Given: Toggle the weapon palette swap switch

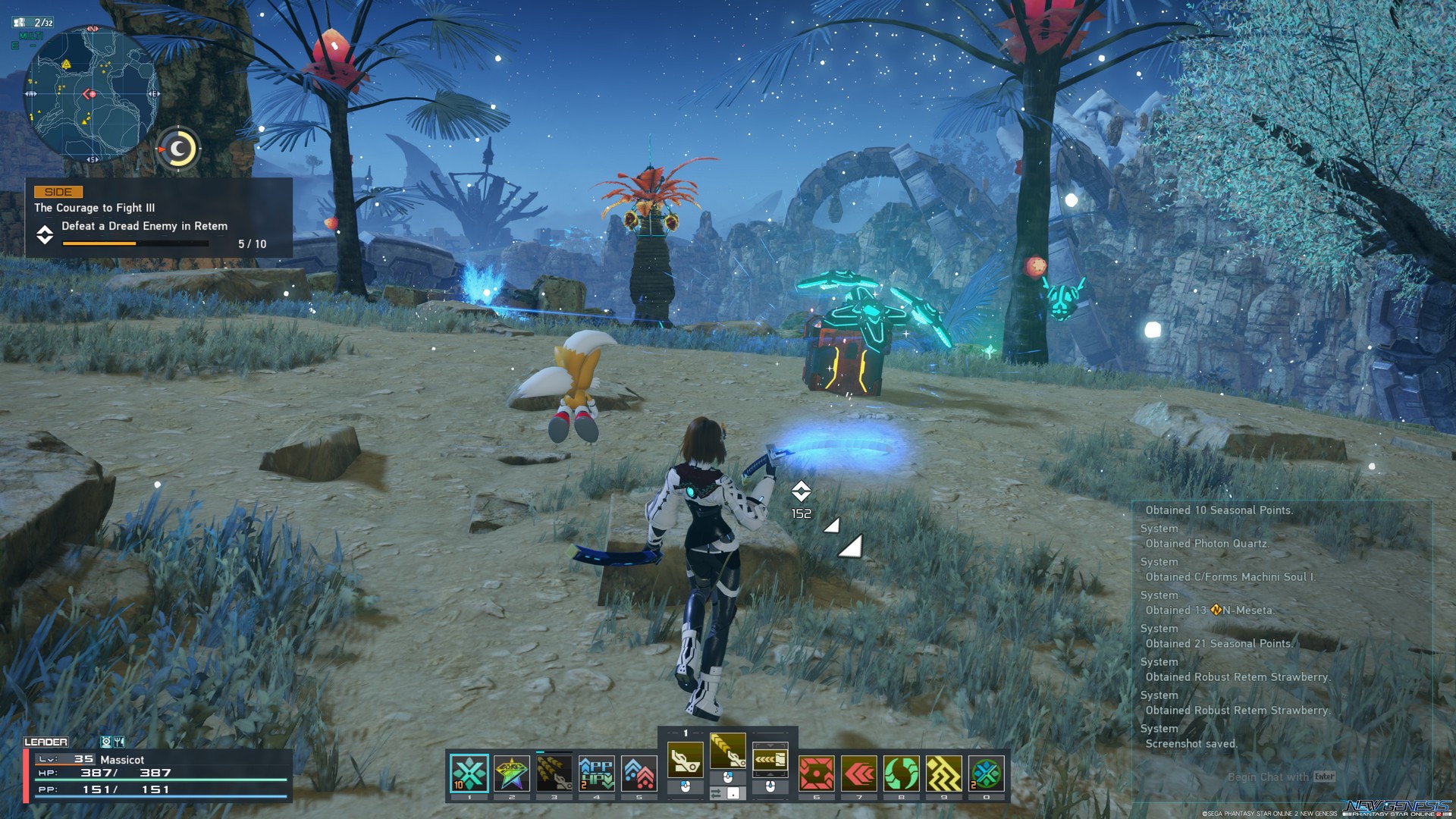Looking at the screenshot, I should click(716, 793).
